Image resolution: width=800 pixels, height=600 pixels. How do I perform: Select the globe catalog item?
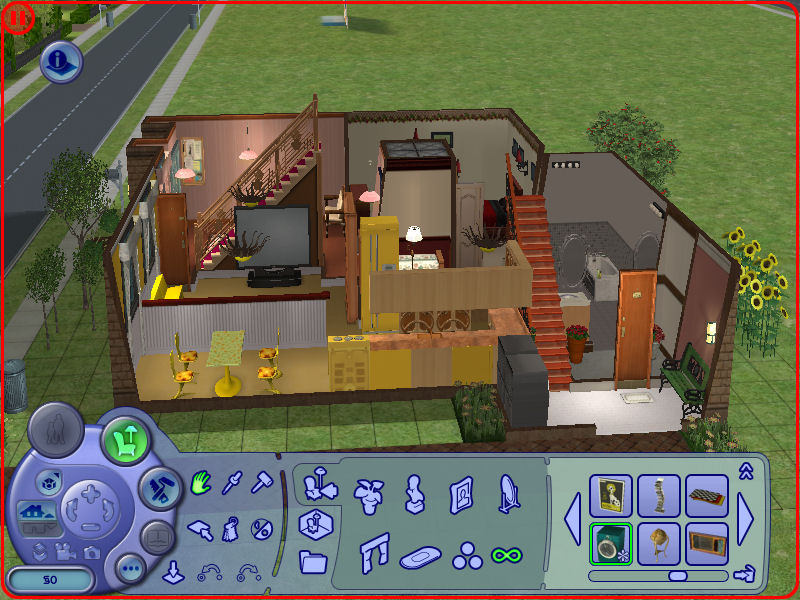pos(659,543)
